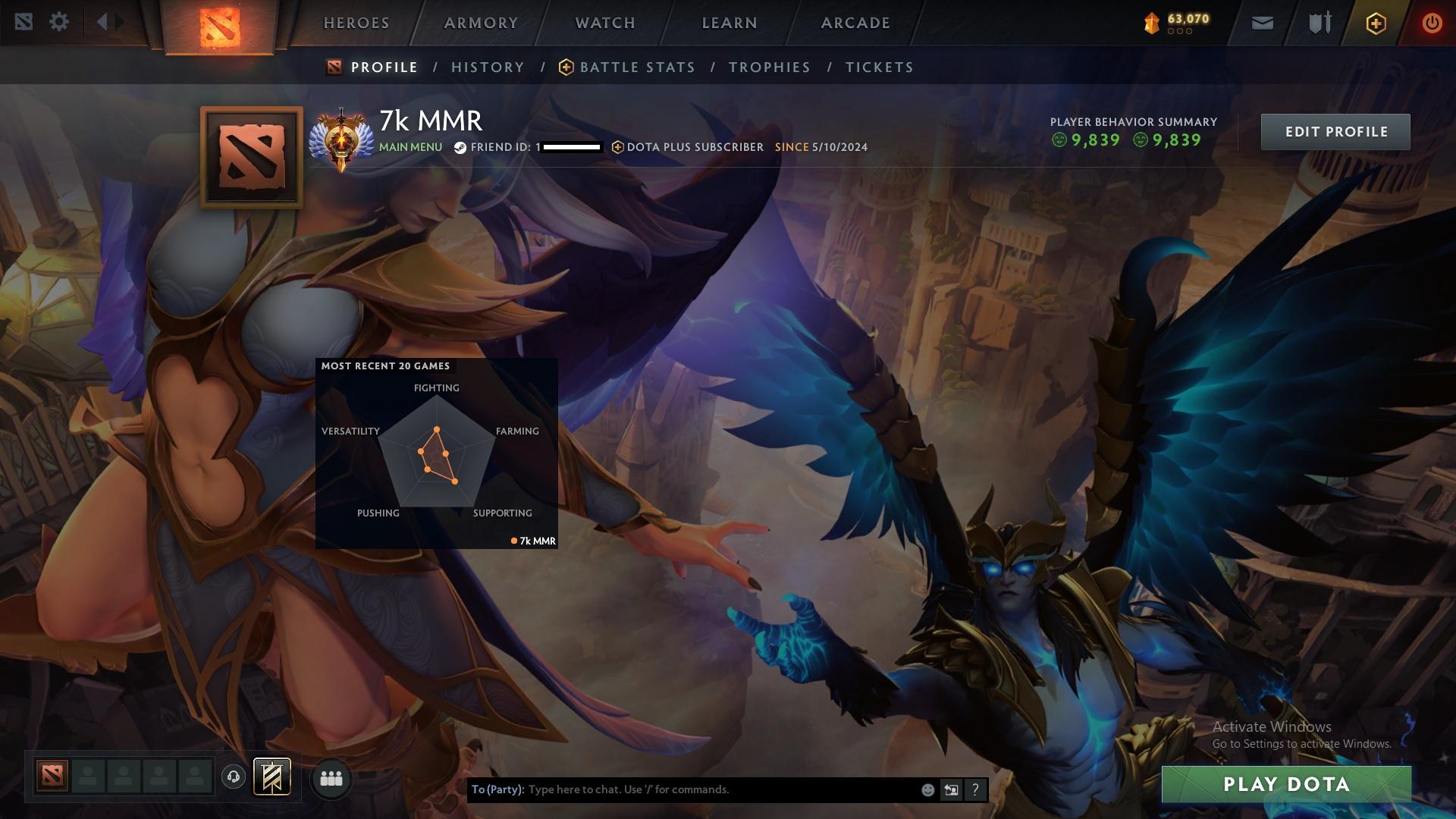Open the Dota Plus hexagon icon
The width and height of the screenshot is (1456, 819).
click(x=1375, y=23)
